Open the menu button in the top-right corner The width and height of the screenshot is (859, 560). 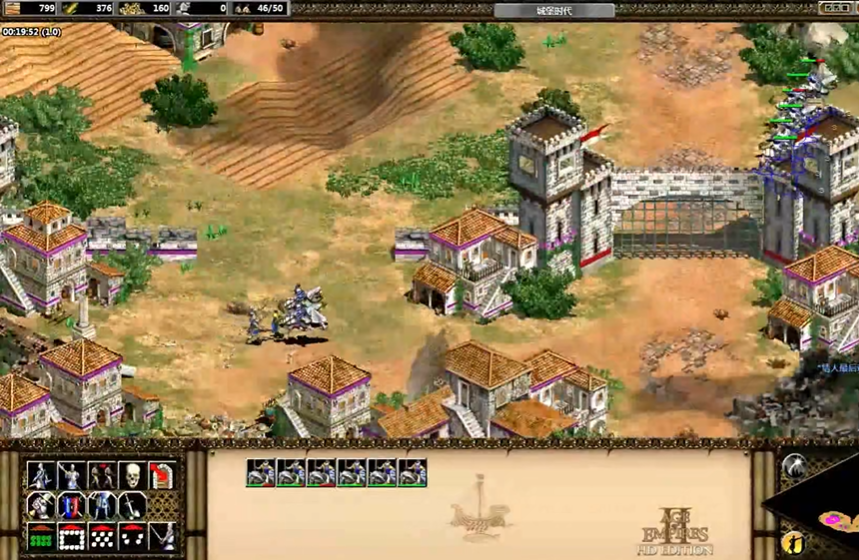click(835, 8)
